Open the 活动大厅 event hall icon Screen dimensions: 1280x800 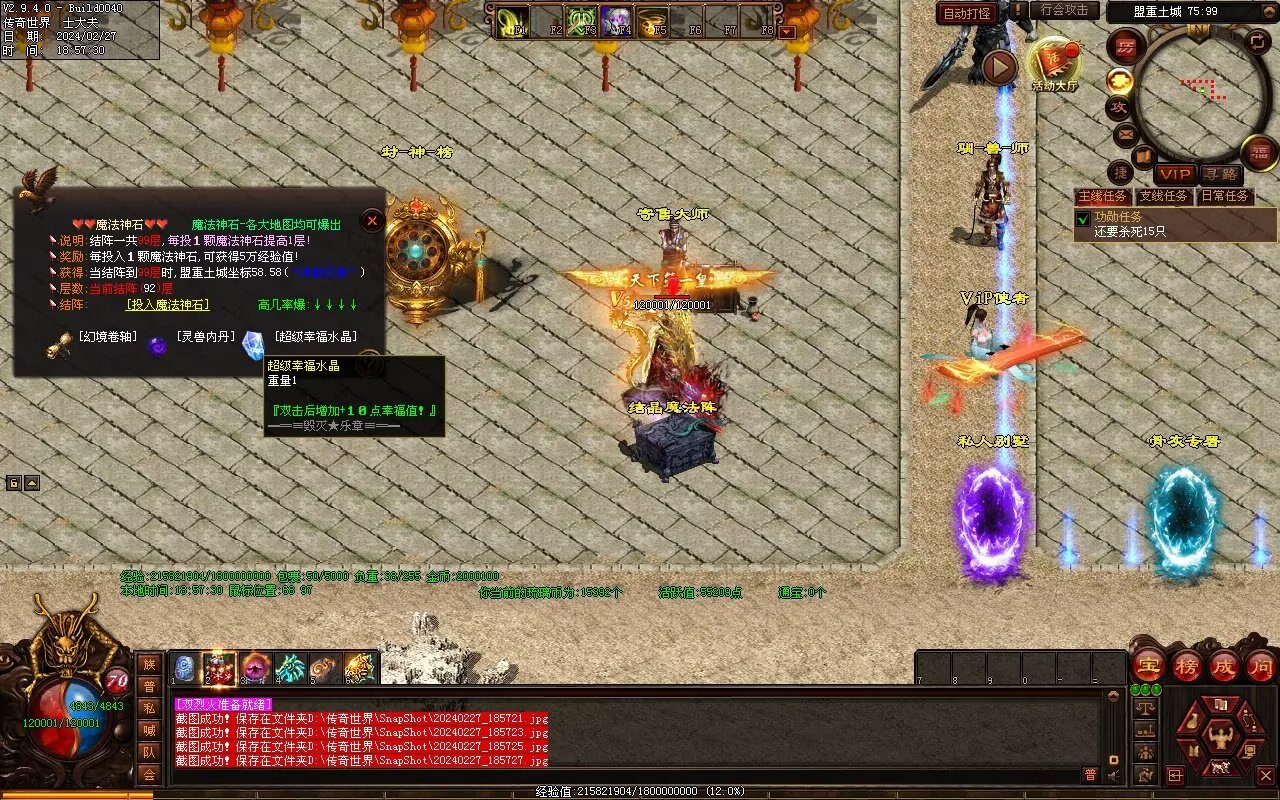coord(1055,62)
